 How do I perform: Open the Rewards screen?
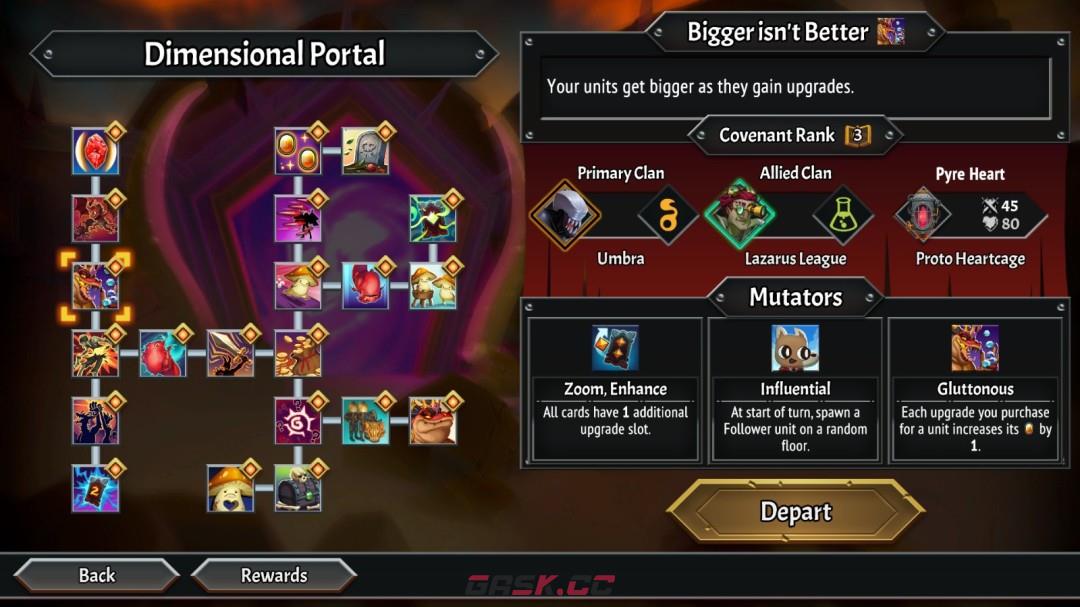tap(273, 575)
